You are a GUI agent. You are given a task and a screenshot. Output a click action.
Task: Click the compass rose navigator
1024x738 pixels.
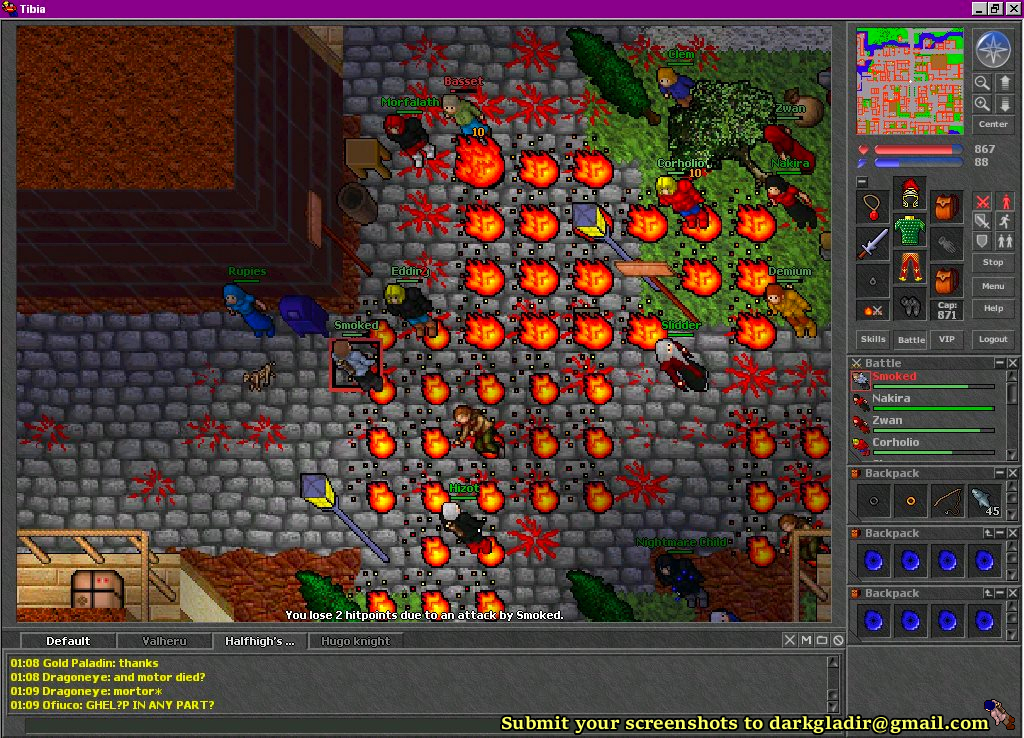(x=993, y=50)
